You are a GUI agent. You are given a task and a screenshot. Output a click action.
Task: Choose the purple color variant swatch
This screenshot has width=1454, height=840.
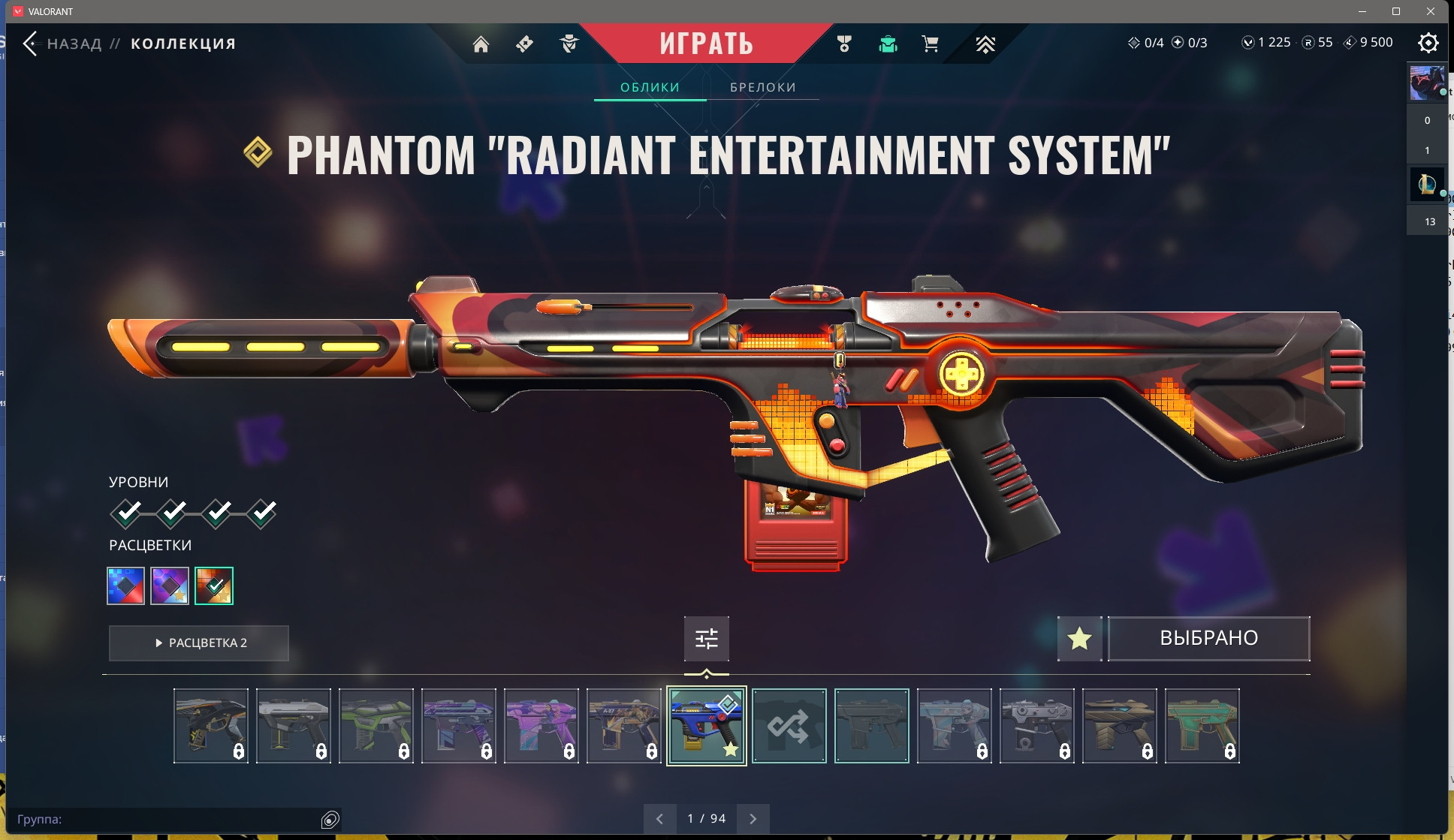(x=170, y=586)
